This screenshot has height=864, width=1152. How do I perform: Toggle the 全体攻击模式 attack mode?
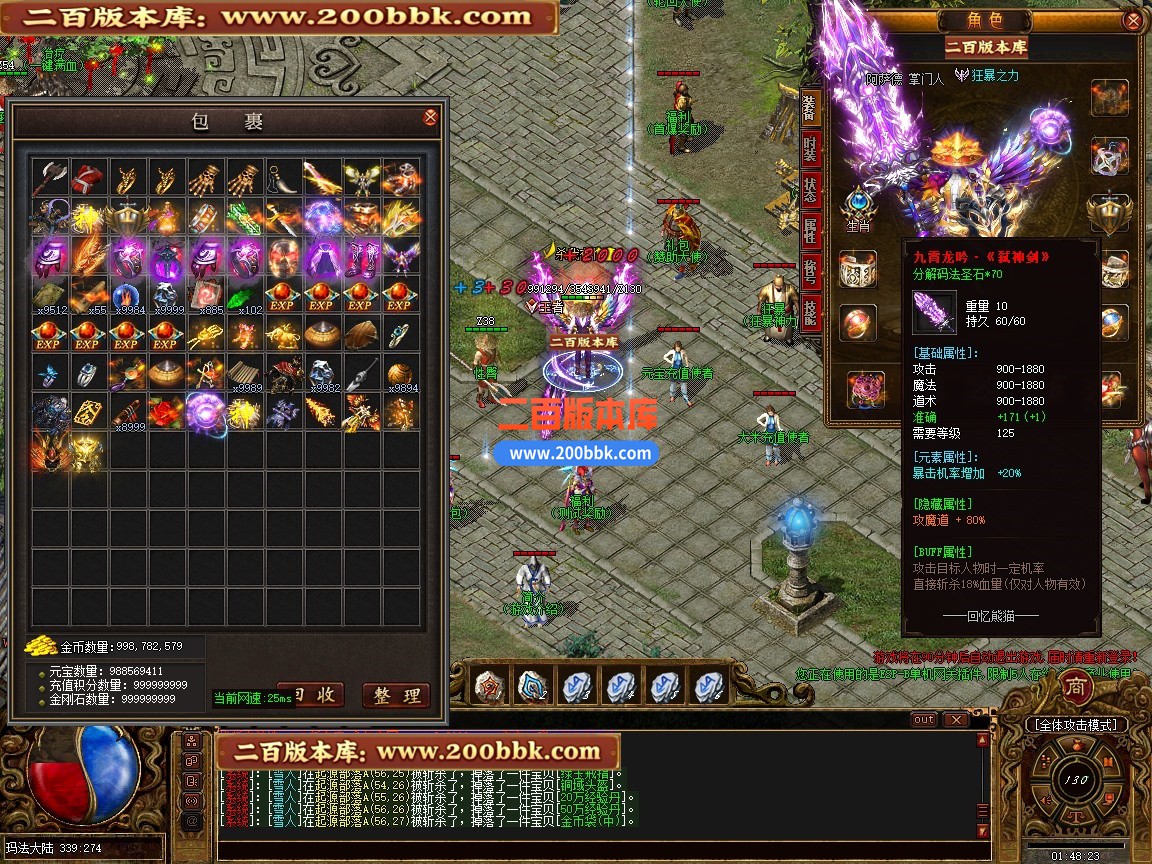tap(1076, 725)
